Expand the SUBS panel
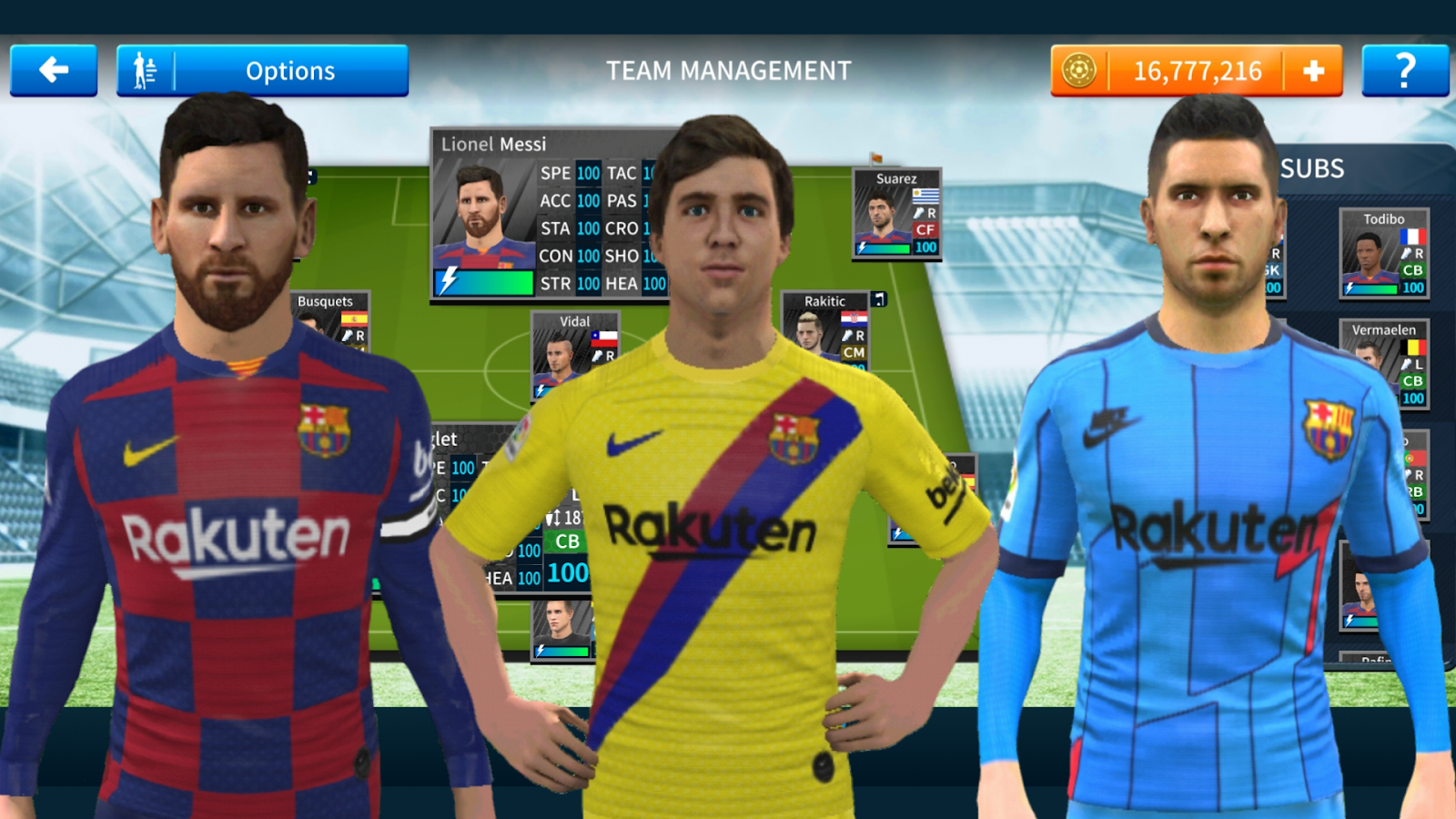Image resolution: width=1456 pixels, height=819 pixels. (1314, 168)
